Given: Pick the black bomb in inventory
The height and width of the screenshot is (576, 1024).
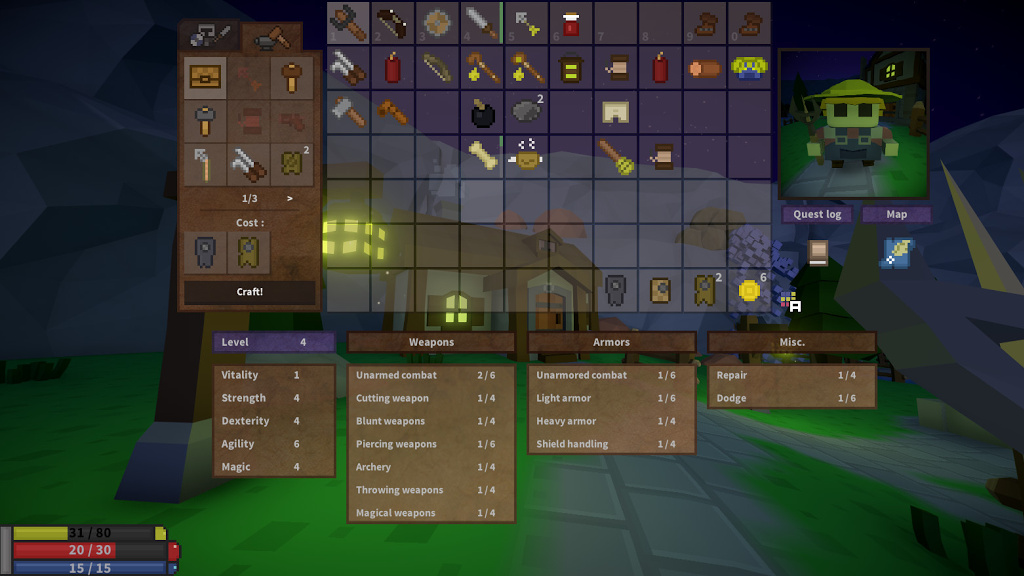Looking at the screenshot, I should [x=482, y=113].
